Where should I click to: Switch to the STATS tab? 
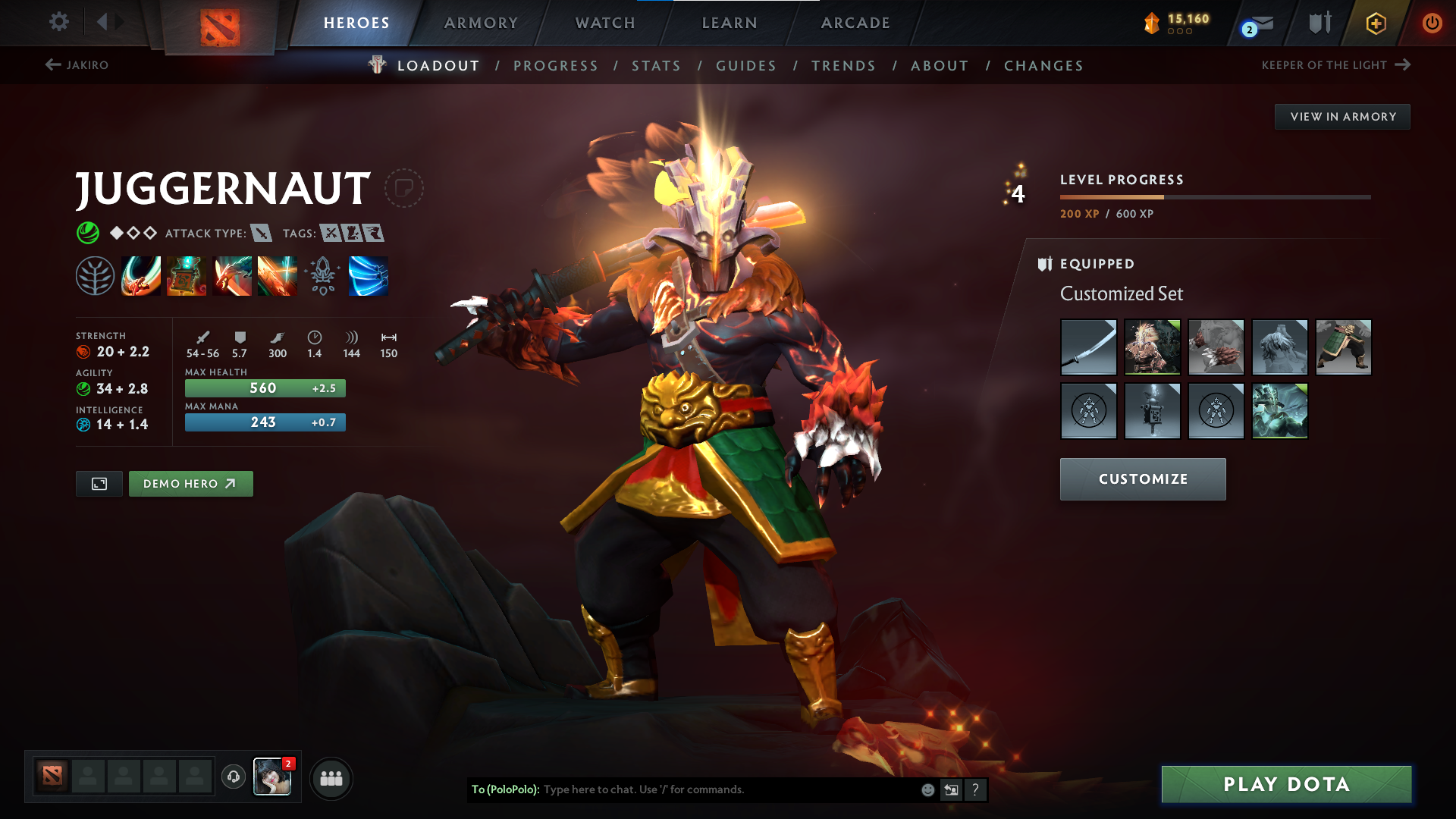coord(656,65)
